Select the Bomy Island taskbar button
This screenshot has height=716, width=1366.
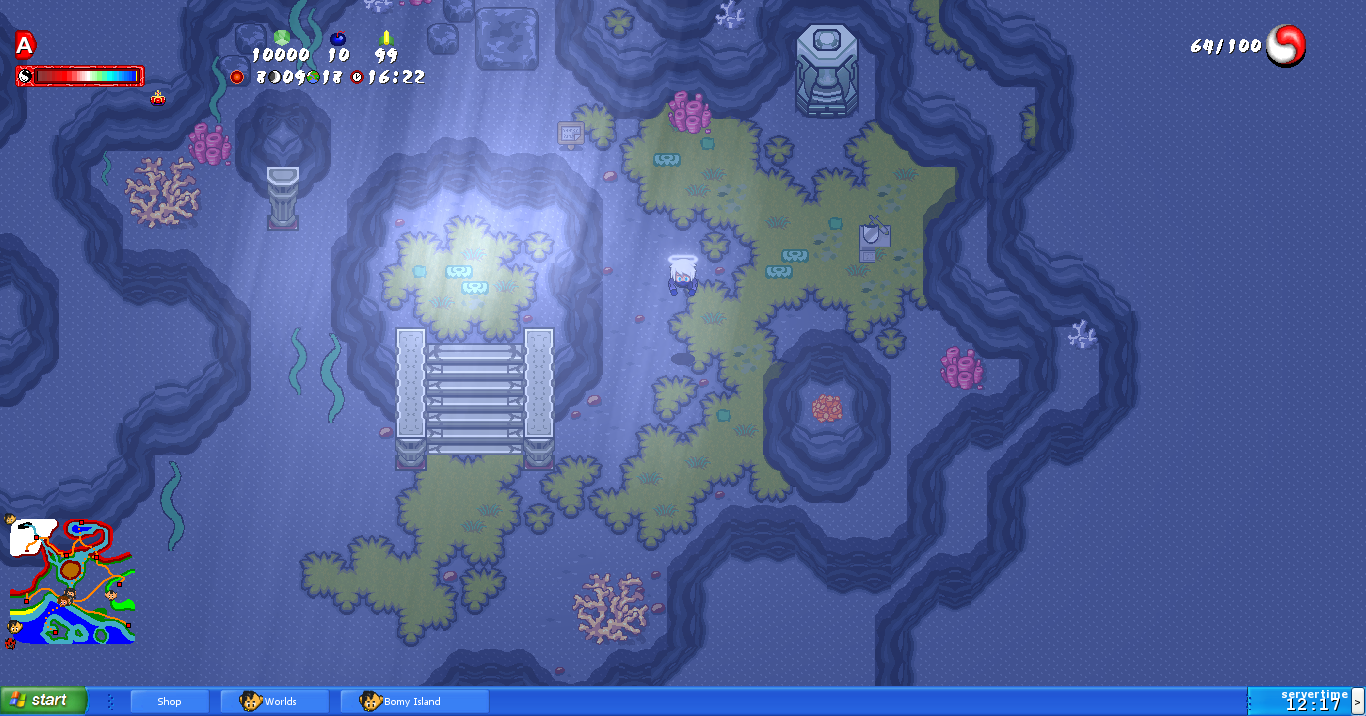pos(414,701)
